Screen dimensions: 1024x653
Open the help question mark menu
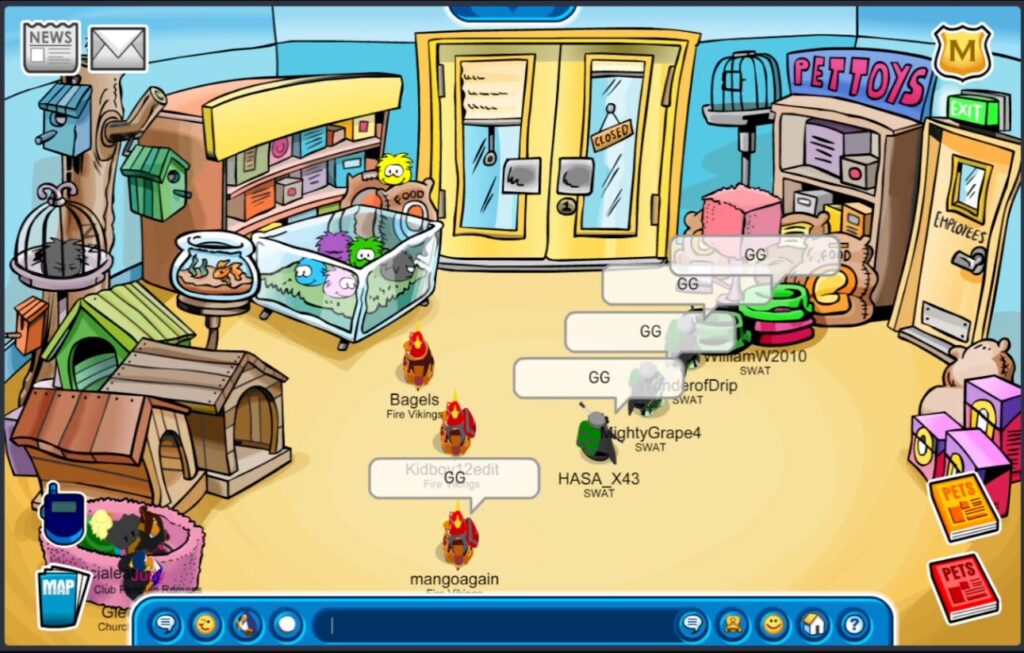tap(853, 626)
